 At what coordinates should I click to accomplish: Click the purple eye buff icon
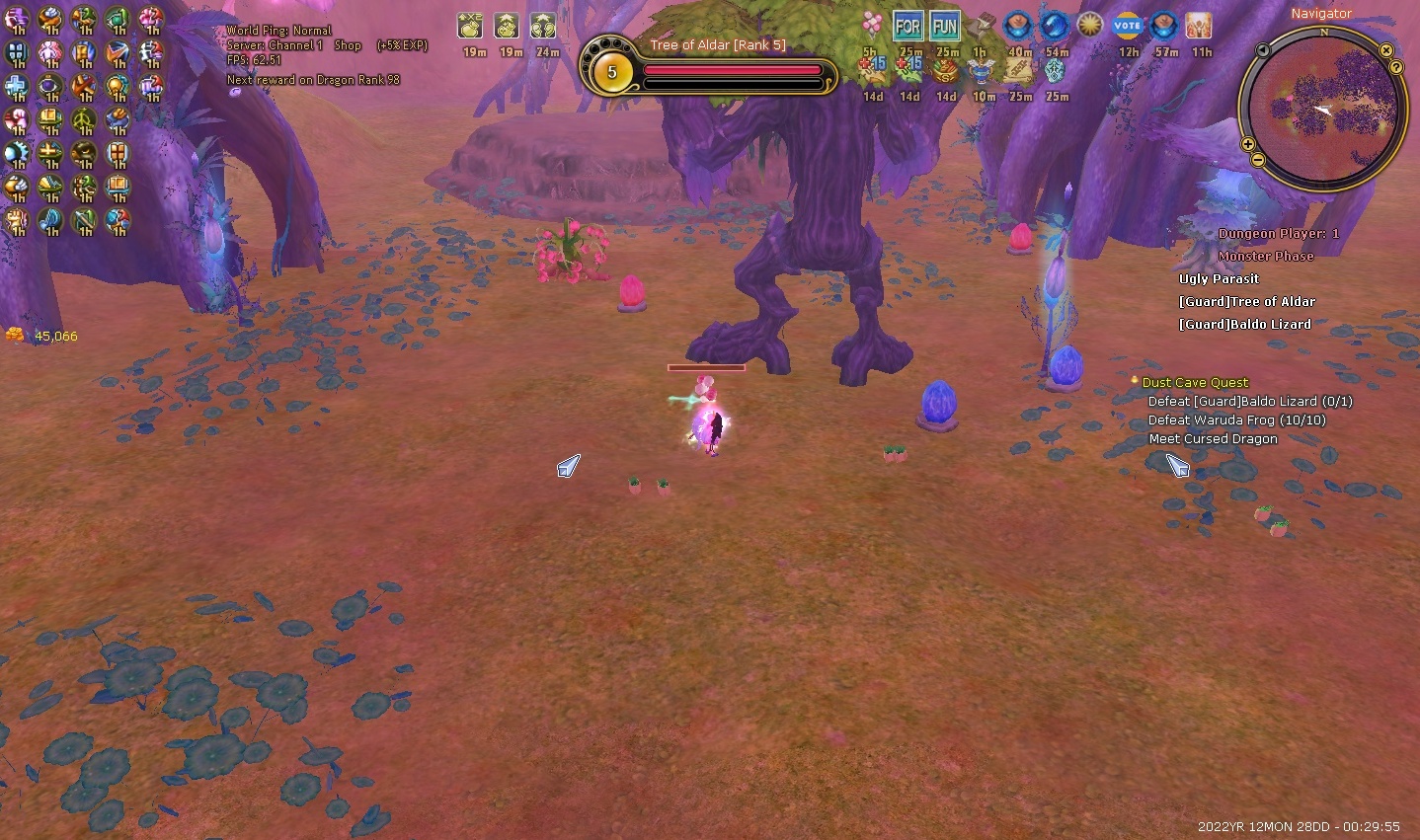click(50, 87)
